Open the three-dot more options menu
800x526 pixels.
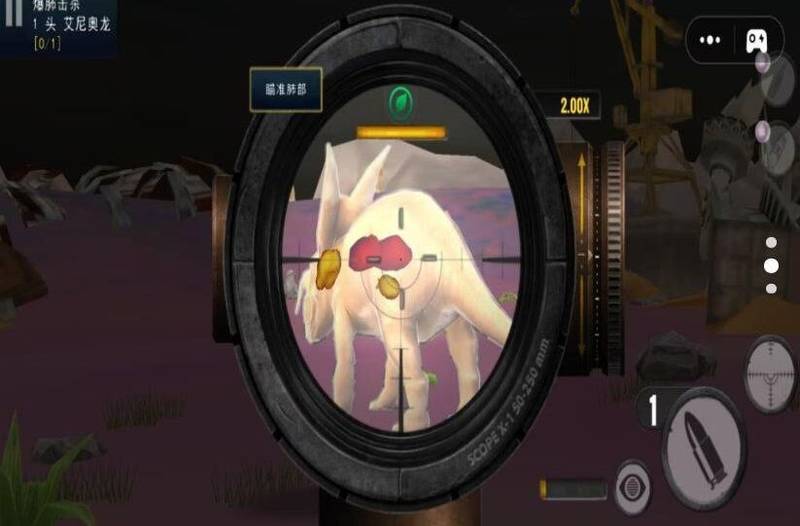pyautogui.click(x=711, y=40)
